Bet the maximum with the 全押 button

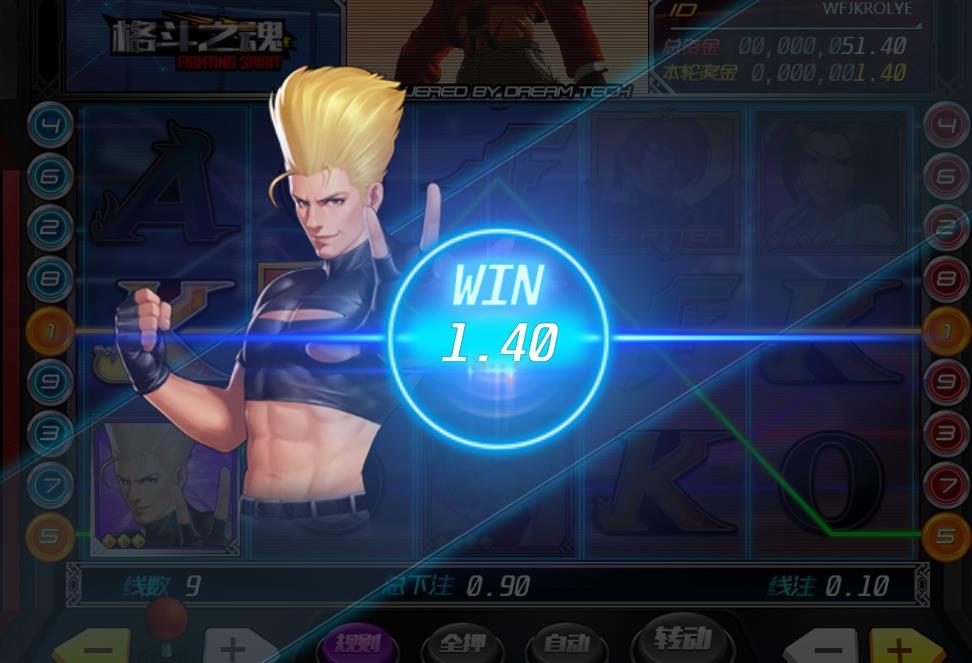[x=463, y=645]
